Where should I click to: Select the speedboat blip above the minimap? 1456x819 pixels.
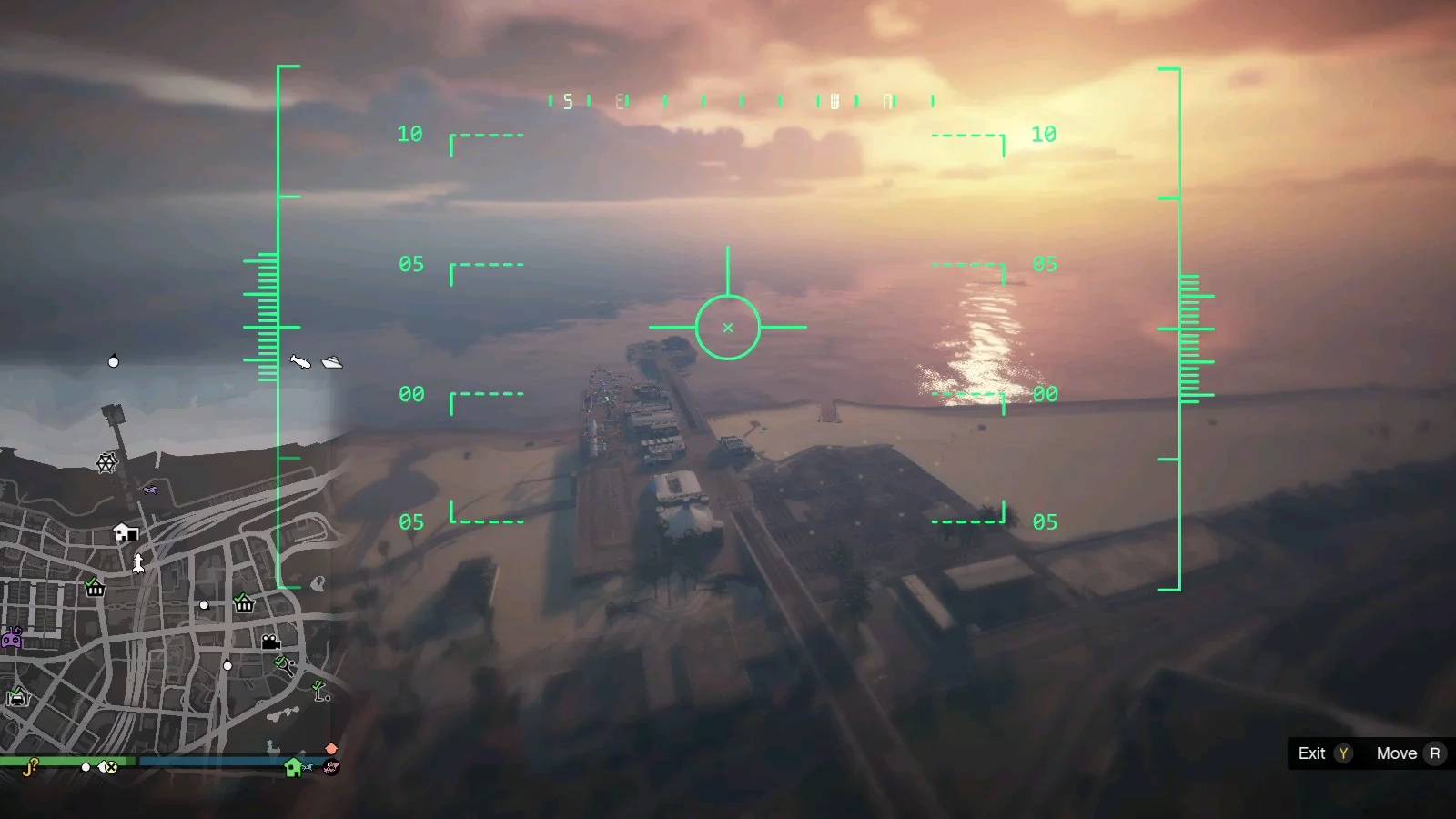(300, 361)
